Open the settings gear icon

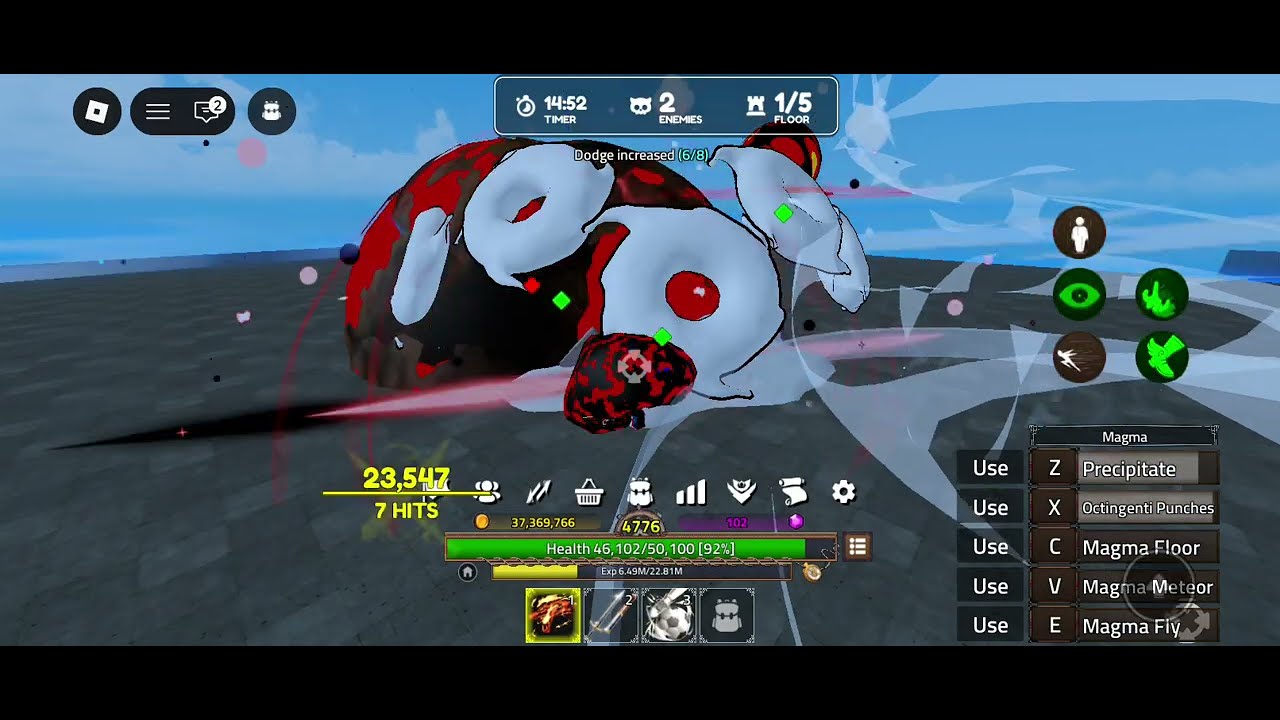pyautogui.click(x=844, y=492)
